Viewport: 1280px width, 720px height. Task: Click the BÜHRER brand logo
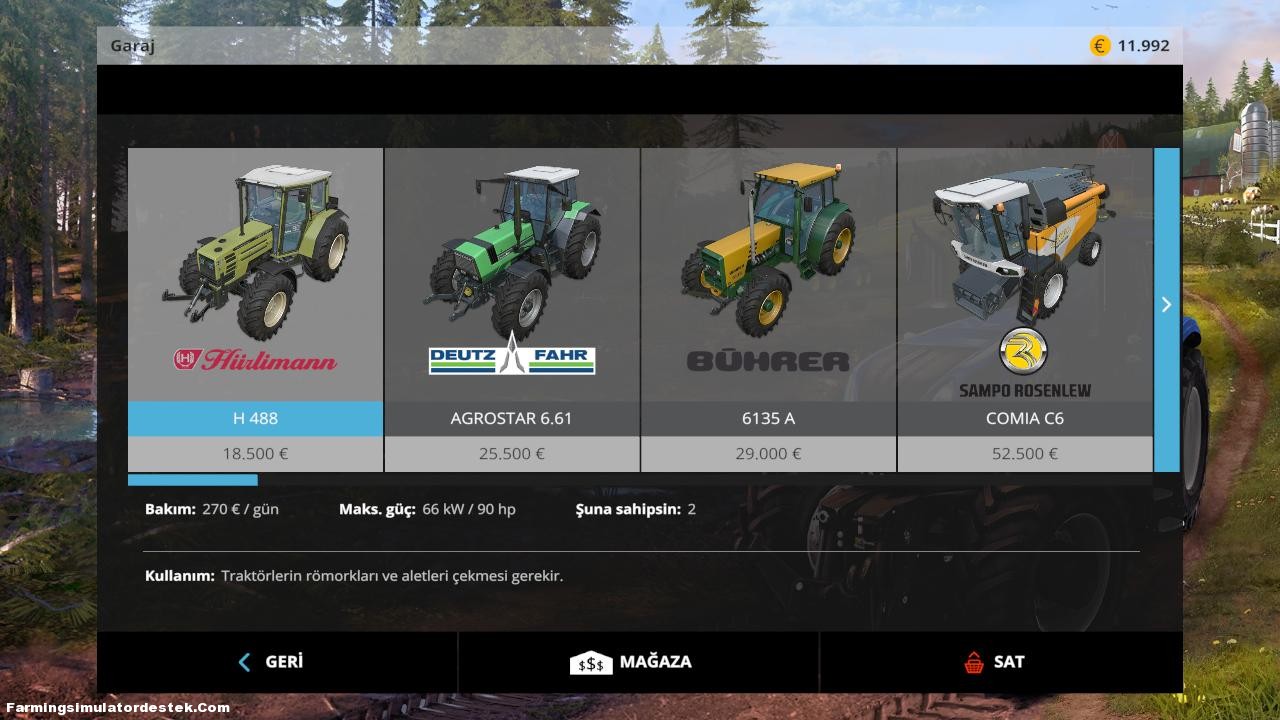click(x=768, y=360)
